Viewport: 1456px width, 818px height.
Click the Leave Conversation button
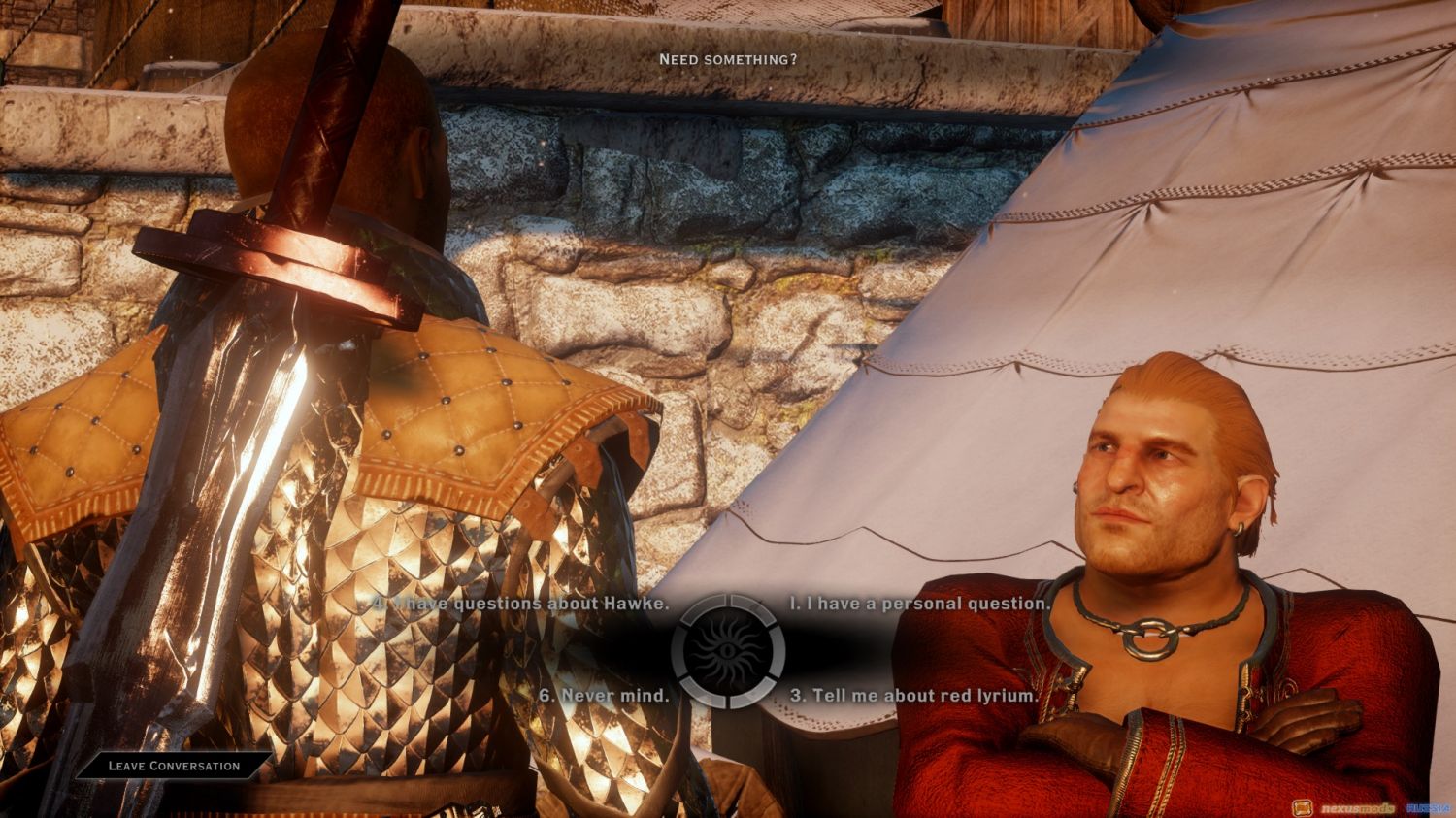point(174,766)
